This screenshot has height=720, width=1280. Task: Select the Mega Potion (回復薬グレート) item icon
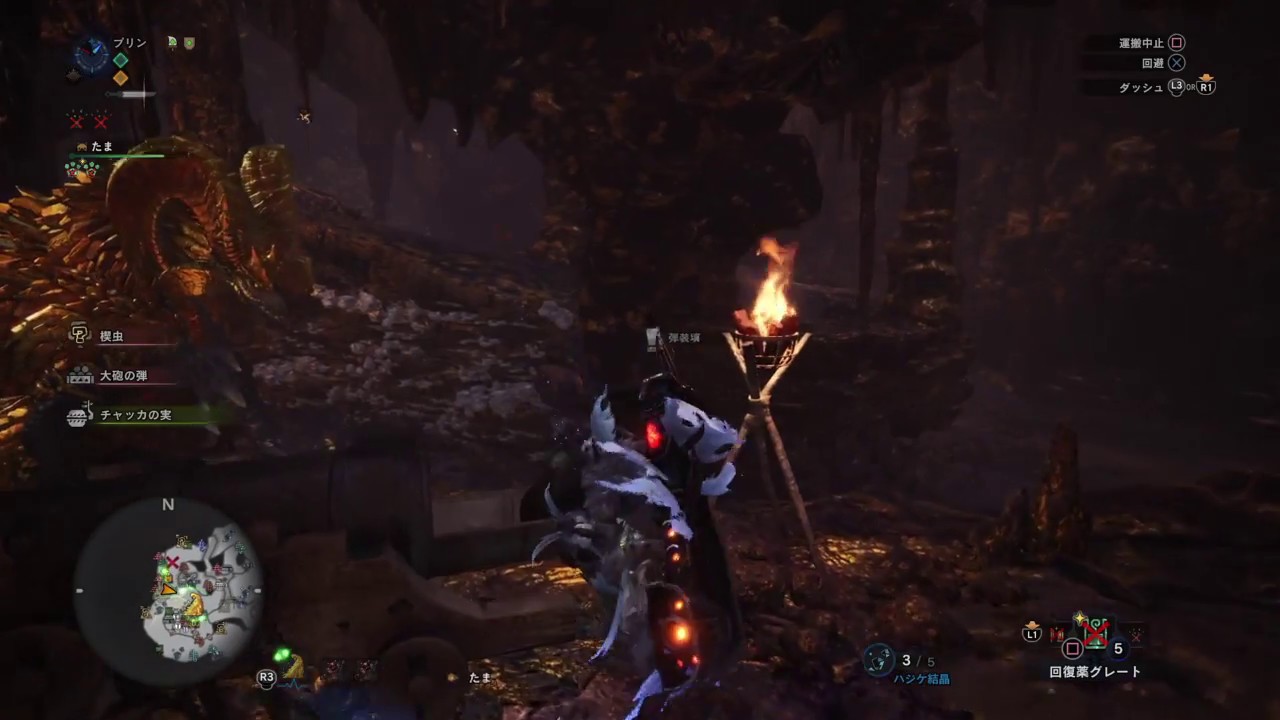(x=1095, y=631)
